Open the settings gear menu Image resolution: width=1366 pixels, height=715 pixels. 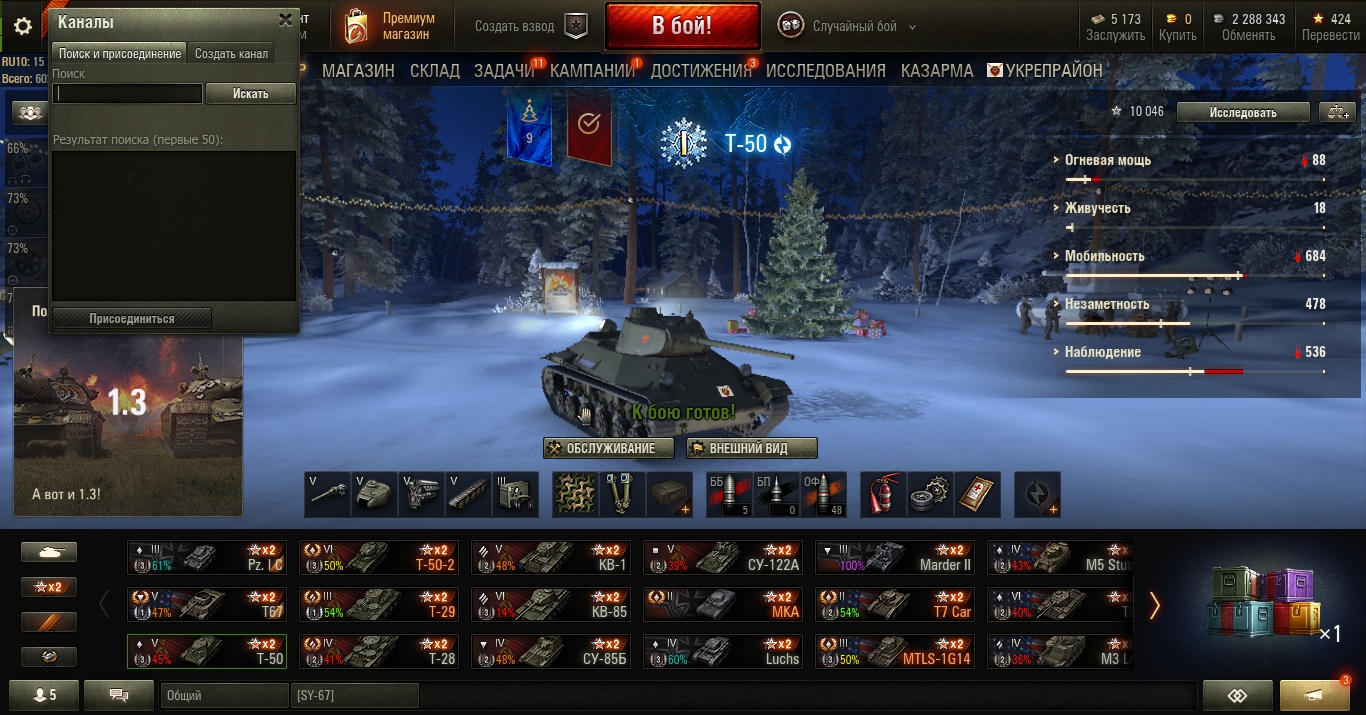click(x=22, y=27)
